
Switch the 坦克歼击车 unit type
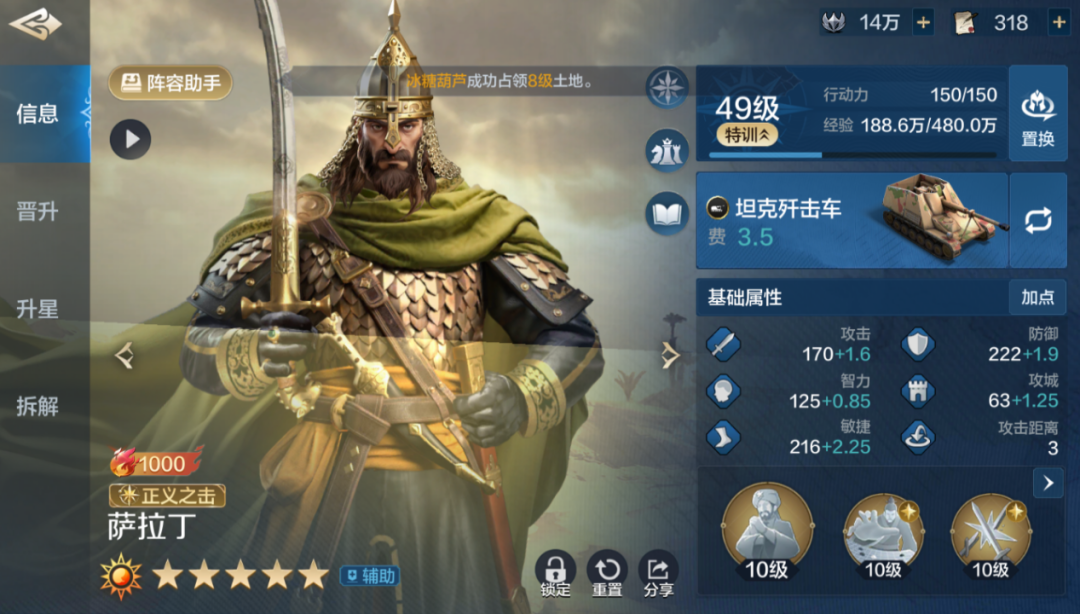[1038, 220]
